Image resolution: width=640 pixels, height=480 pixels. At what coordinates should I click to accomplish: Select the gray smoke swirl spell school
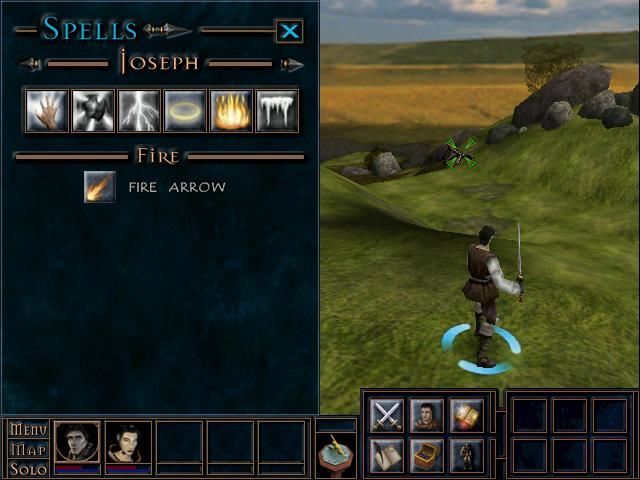click(x=93, y=111)
